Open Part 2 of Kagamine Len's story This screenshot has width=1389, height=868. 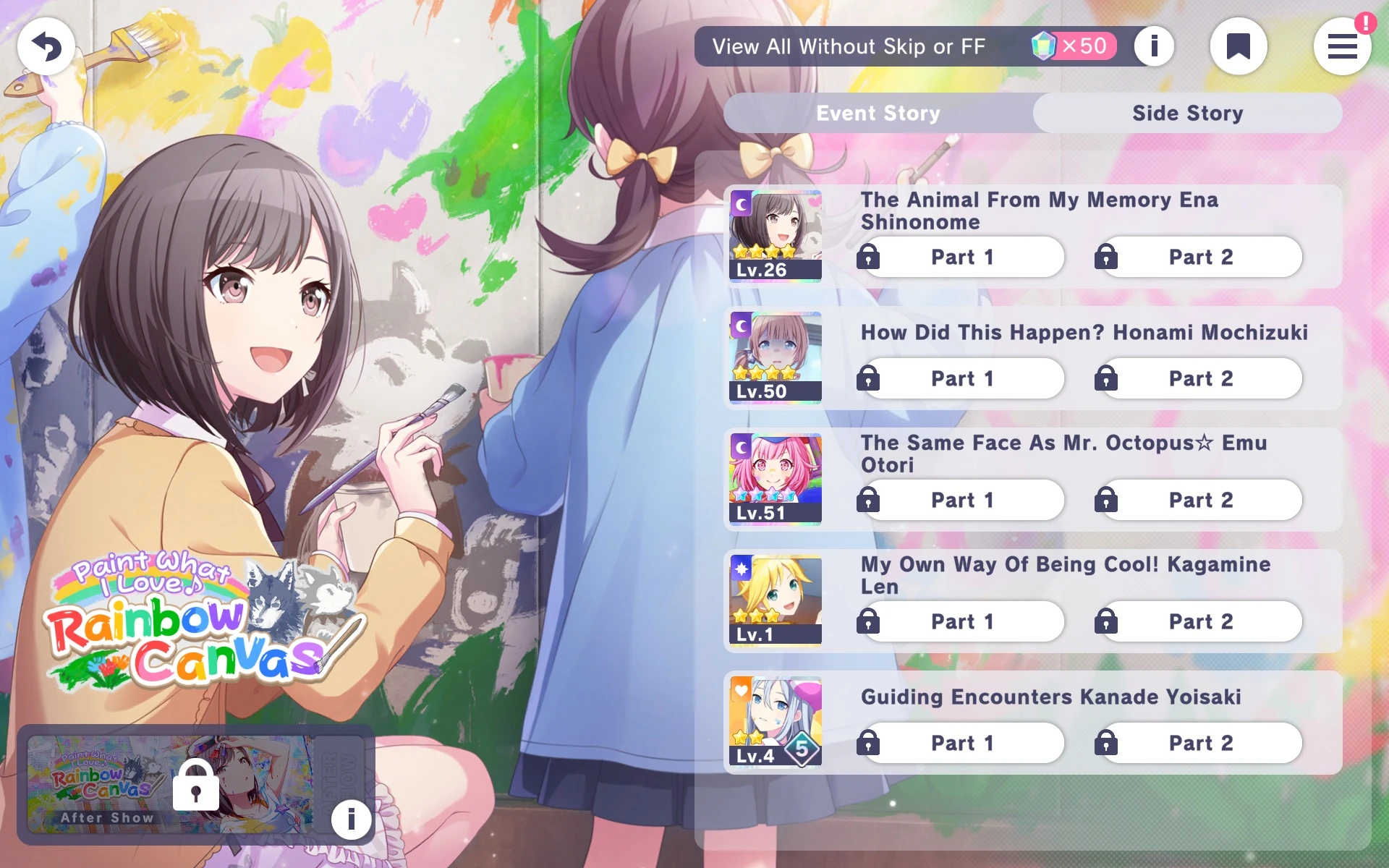1199,621
